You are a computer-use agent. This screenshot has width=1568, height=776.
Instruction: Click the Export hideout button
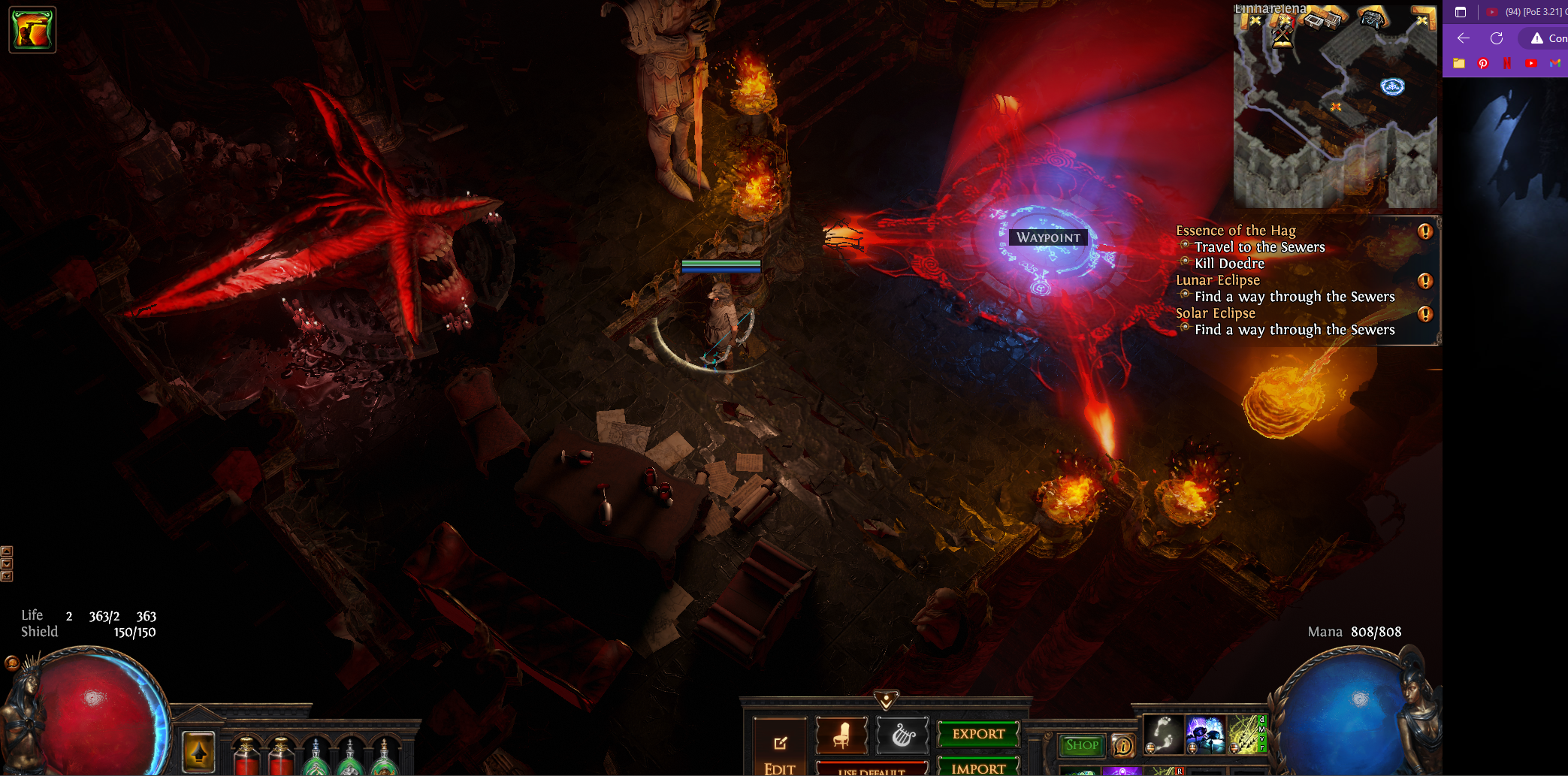pos(978,734)
